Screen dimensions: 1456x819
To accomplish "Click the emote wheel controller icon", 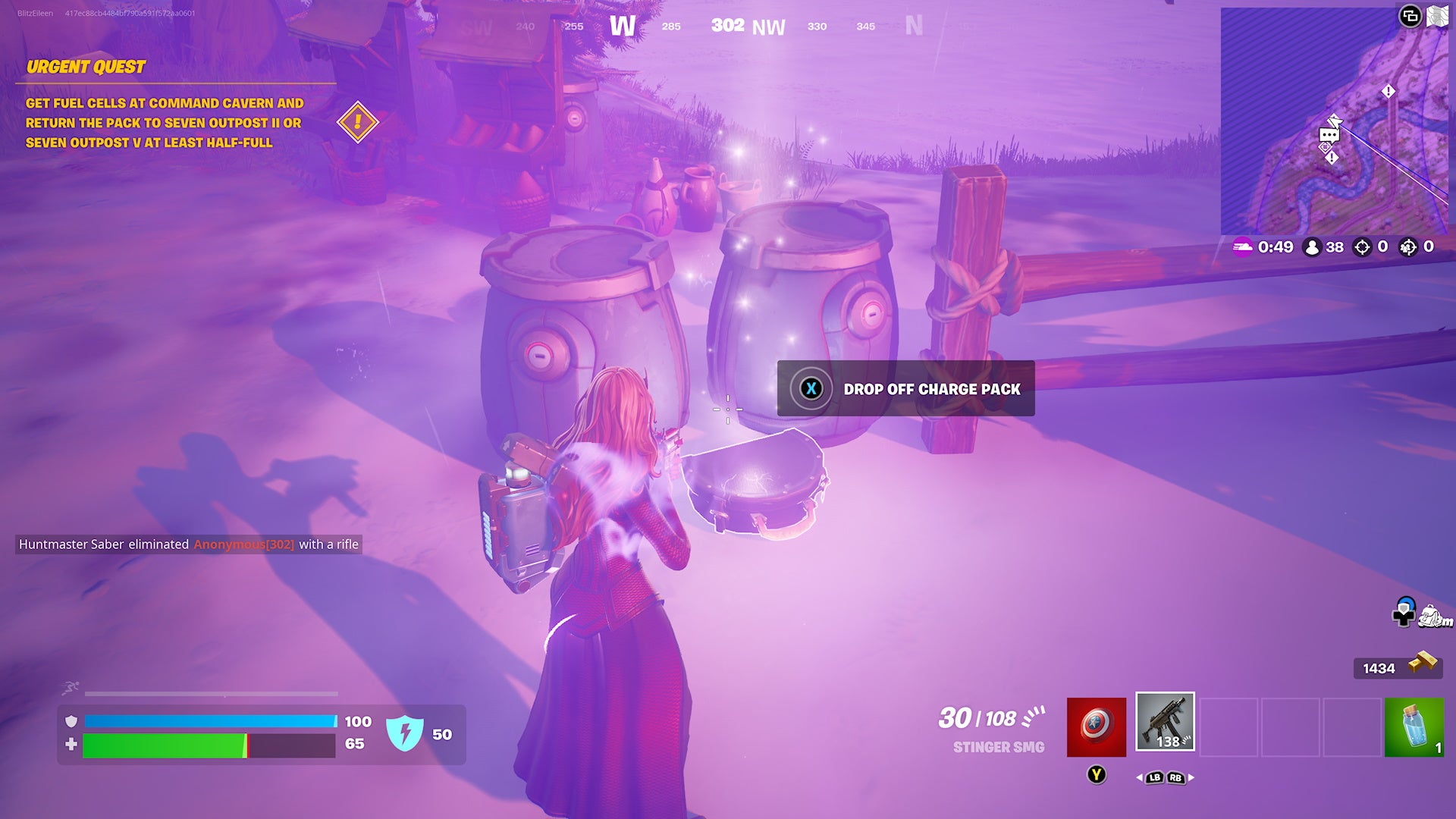I will (1404, 613).
